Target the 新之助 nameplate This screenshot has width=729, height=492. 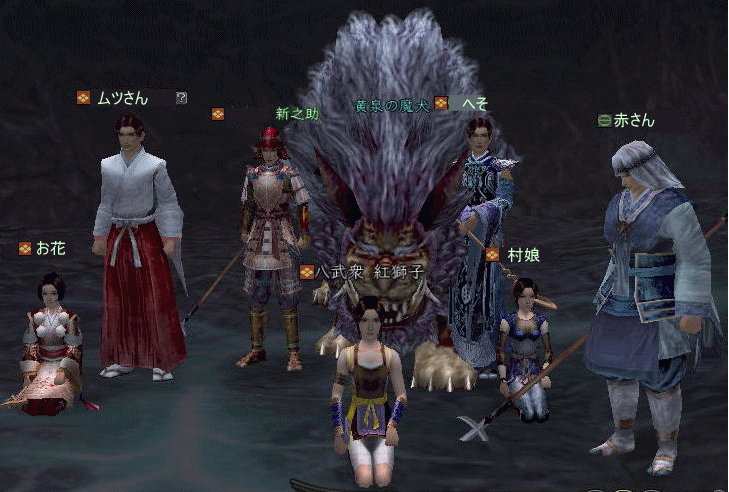point(297,114)
